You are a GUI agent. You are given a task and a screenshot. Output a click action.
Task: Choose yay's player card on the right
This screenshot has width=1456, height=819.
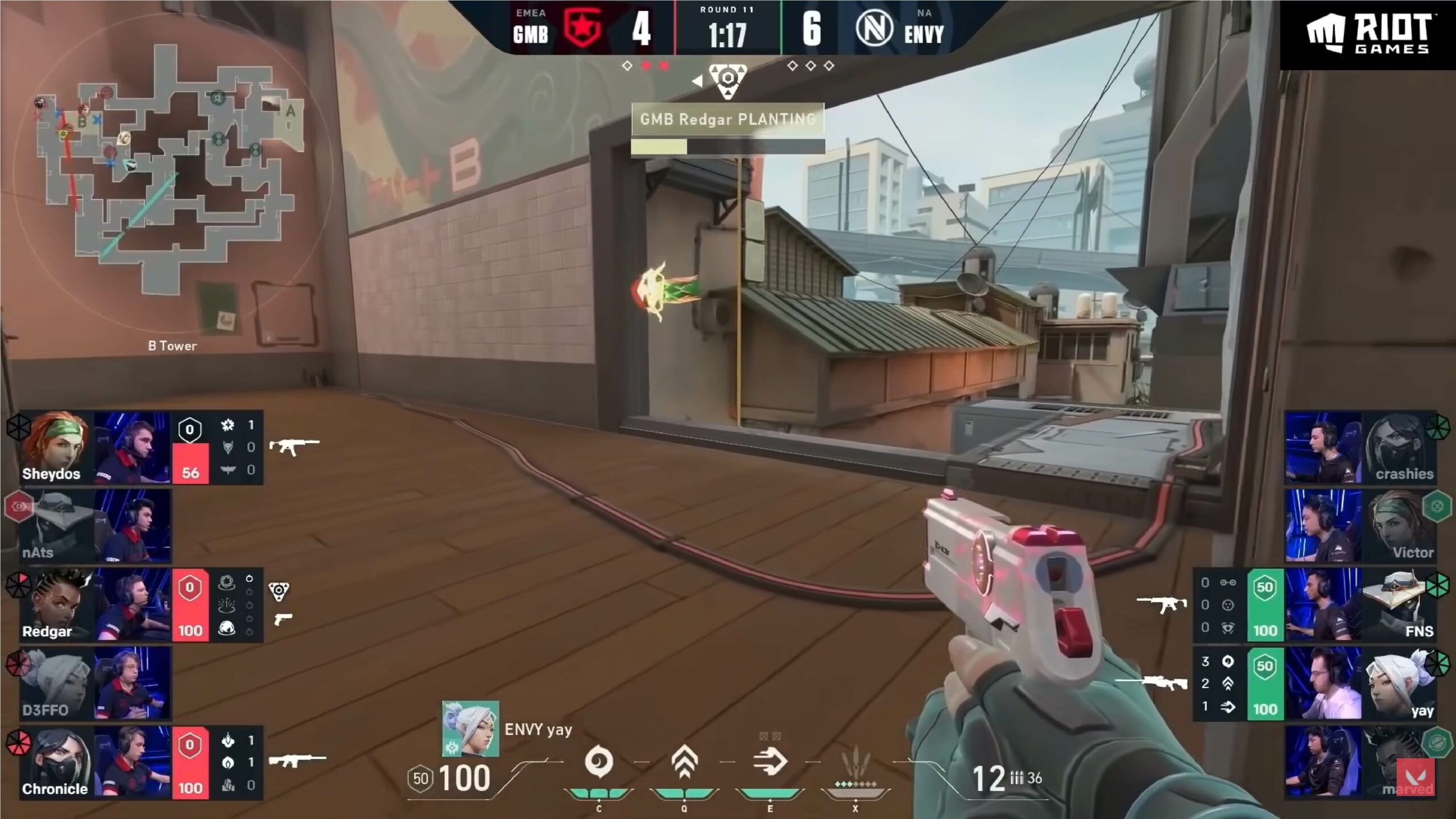click(x=1360, y=684)
